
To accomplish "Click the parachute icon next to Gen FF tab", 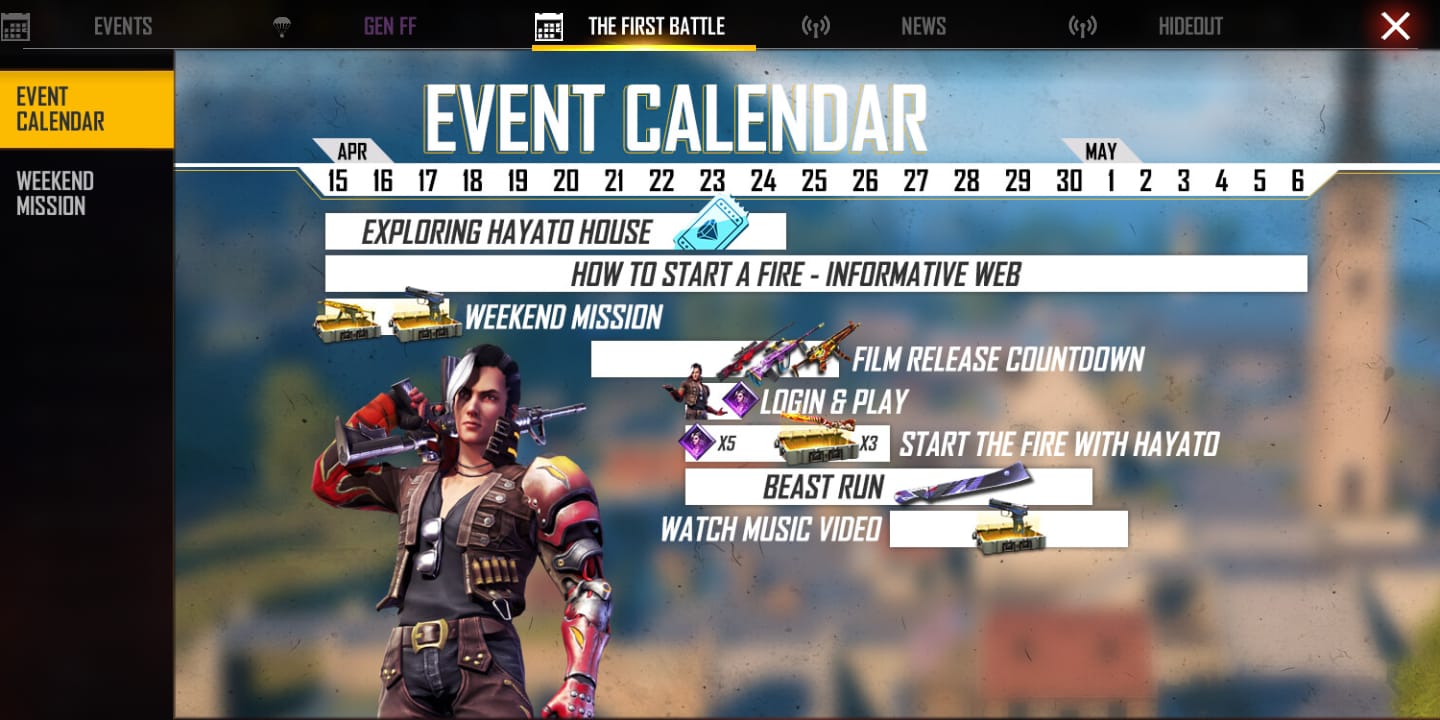I will [x=283, y=26].
